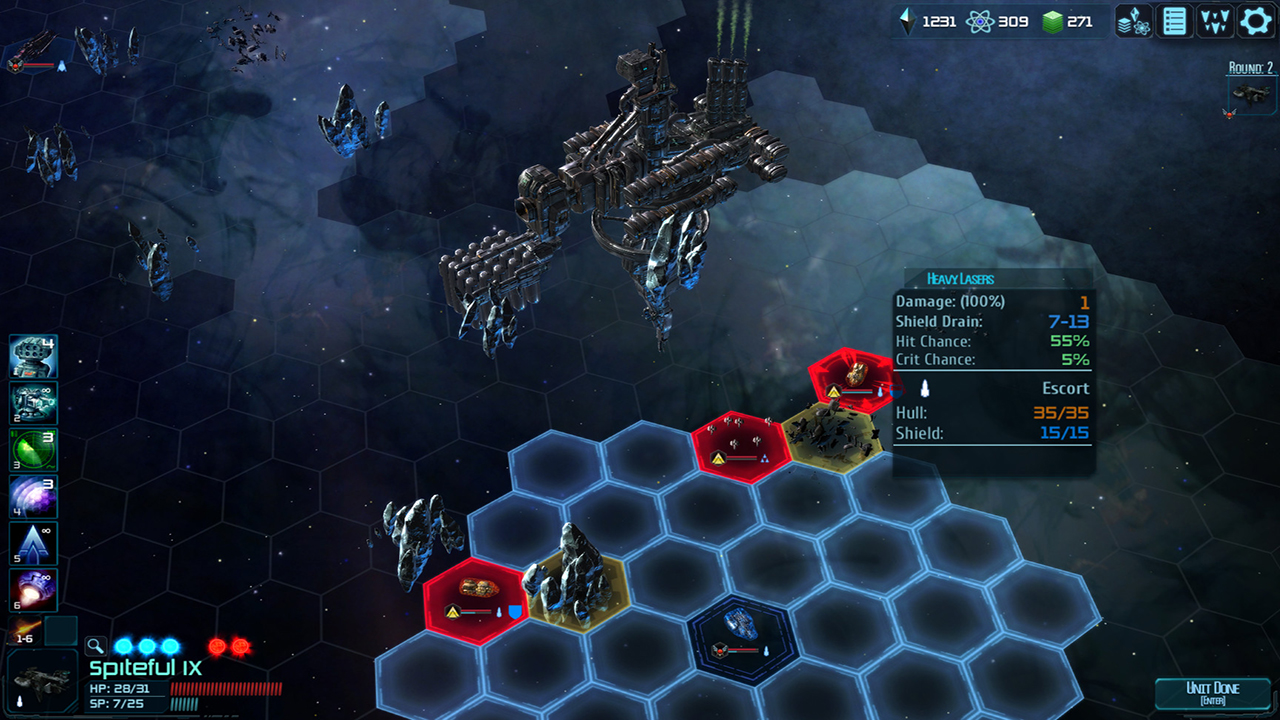Fire the thruster ability in slot 6
The width and height of the screenshot is (1280, 720).
pos(33,591)
